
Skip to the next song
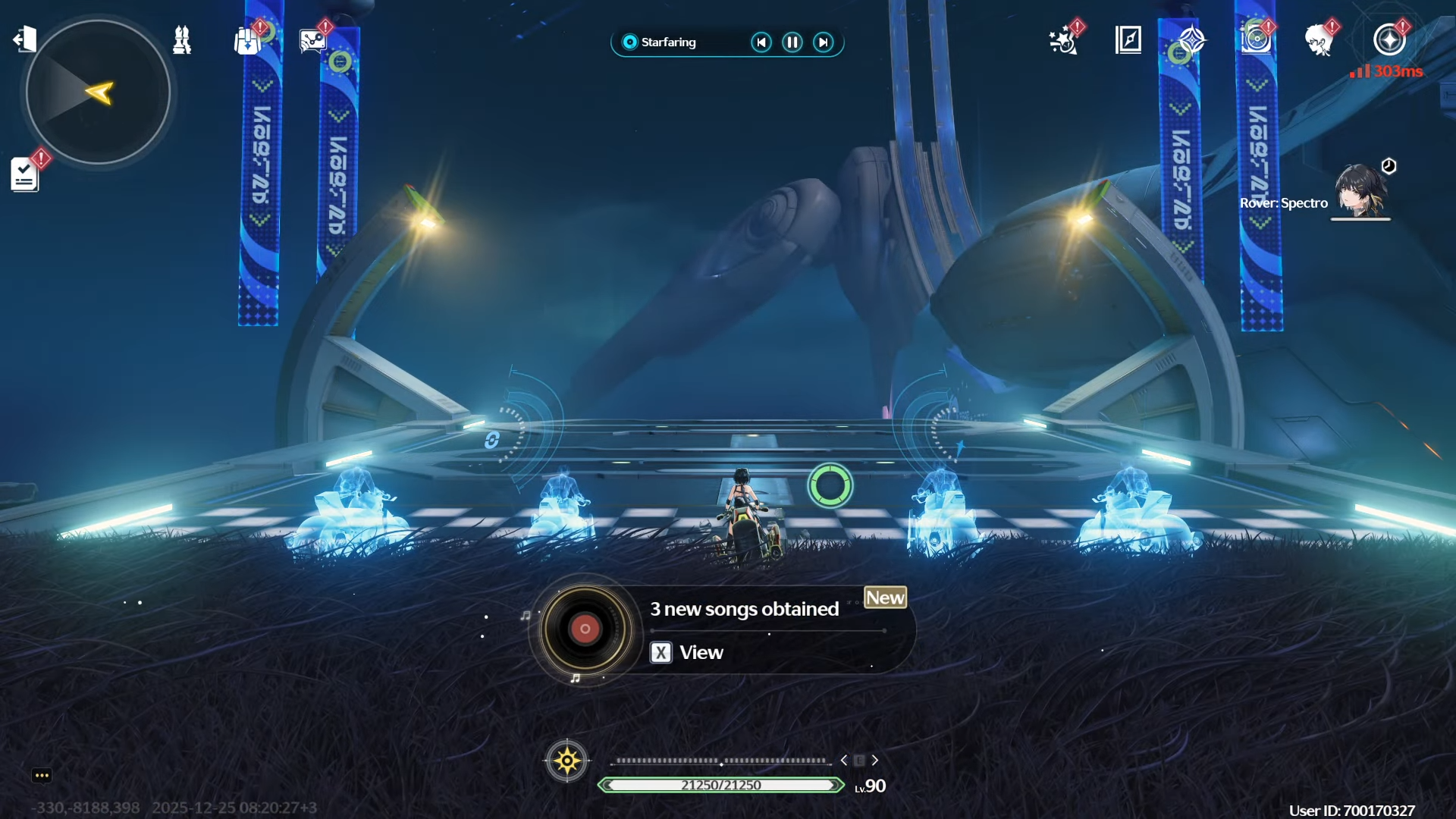click(824, 42)
